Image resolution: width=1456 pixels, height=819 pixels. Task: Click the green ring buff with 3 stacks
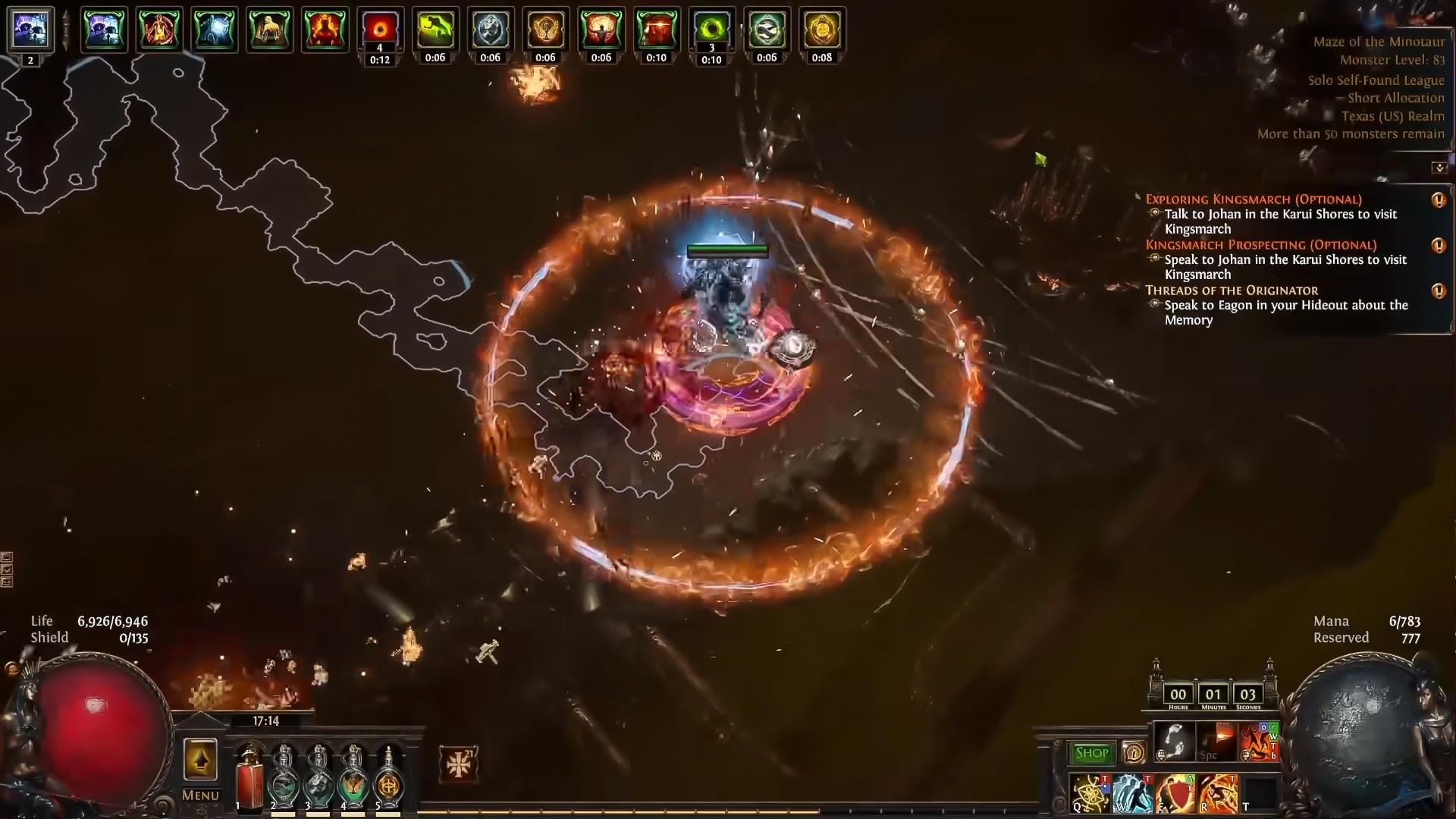[711, 30]
